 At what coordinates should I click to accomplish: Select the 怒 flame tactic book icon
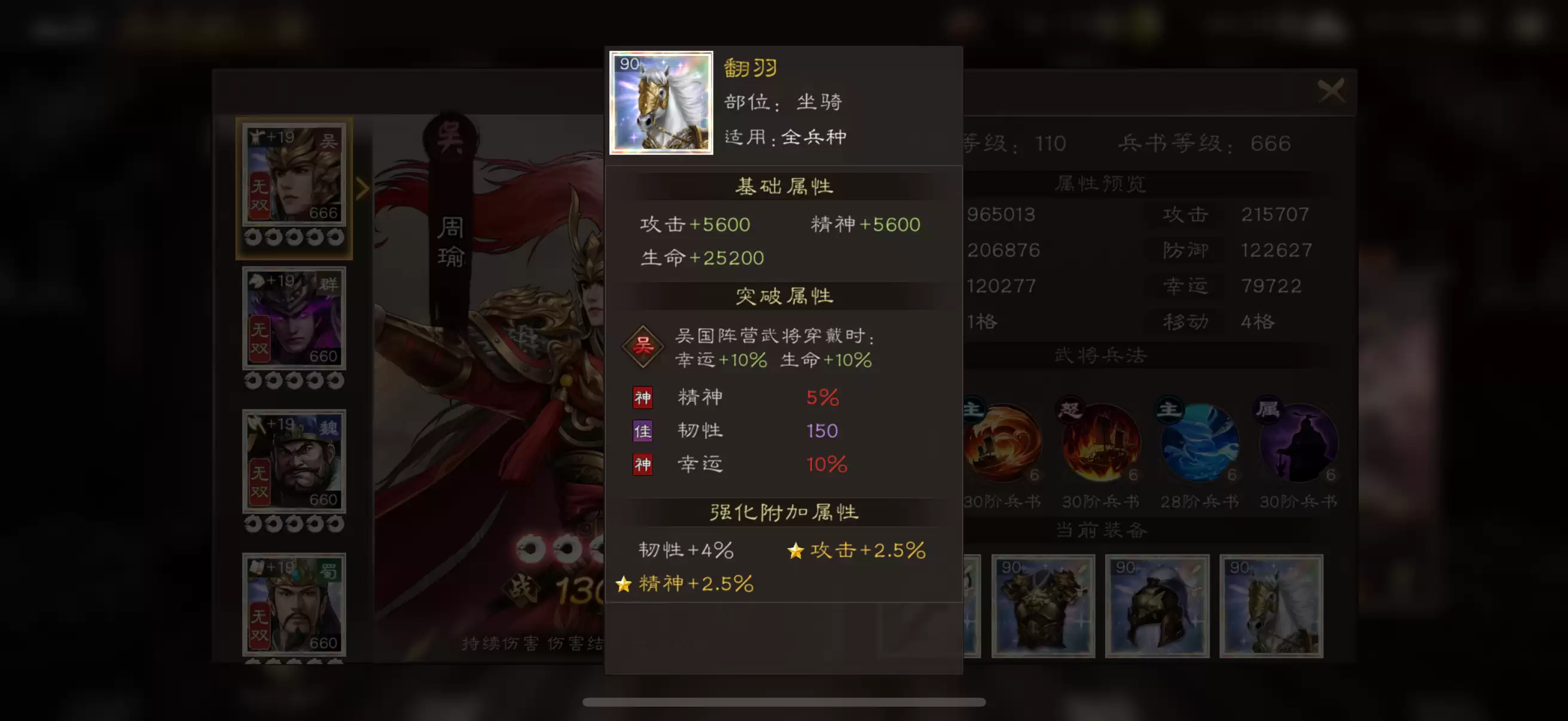click(1102, 442)
